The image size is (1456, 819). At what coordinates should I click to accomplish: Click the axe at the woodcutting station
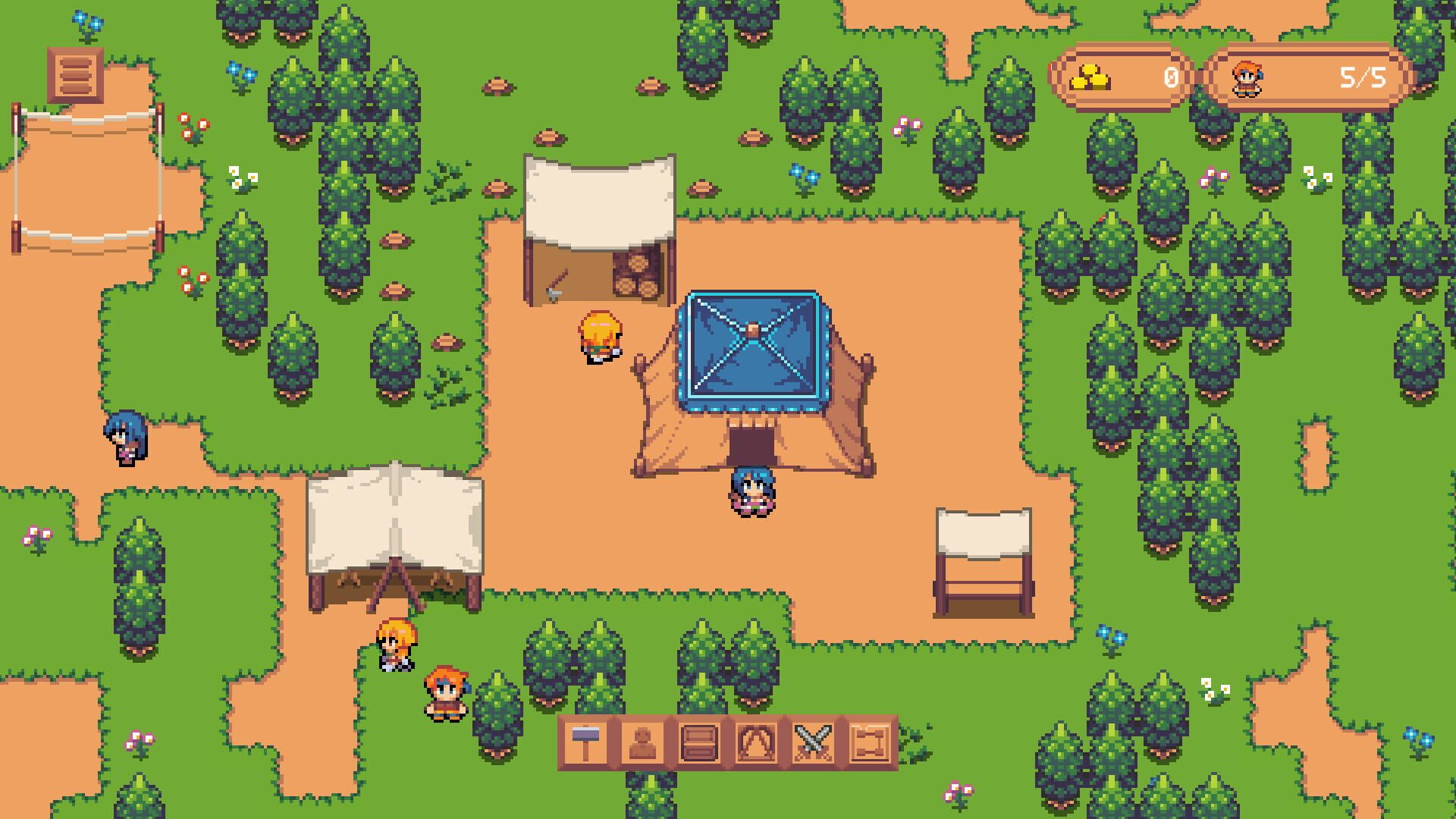pos(556,286)
